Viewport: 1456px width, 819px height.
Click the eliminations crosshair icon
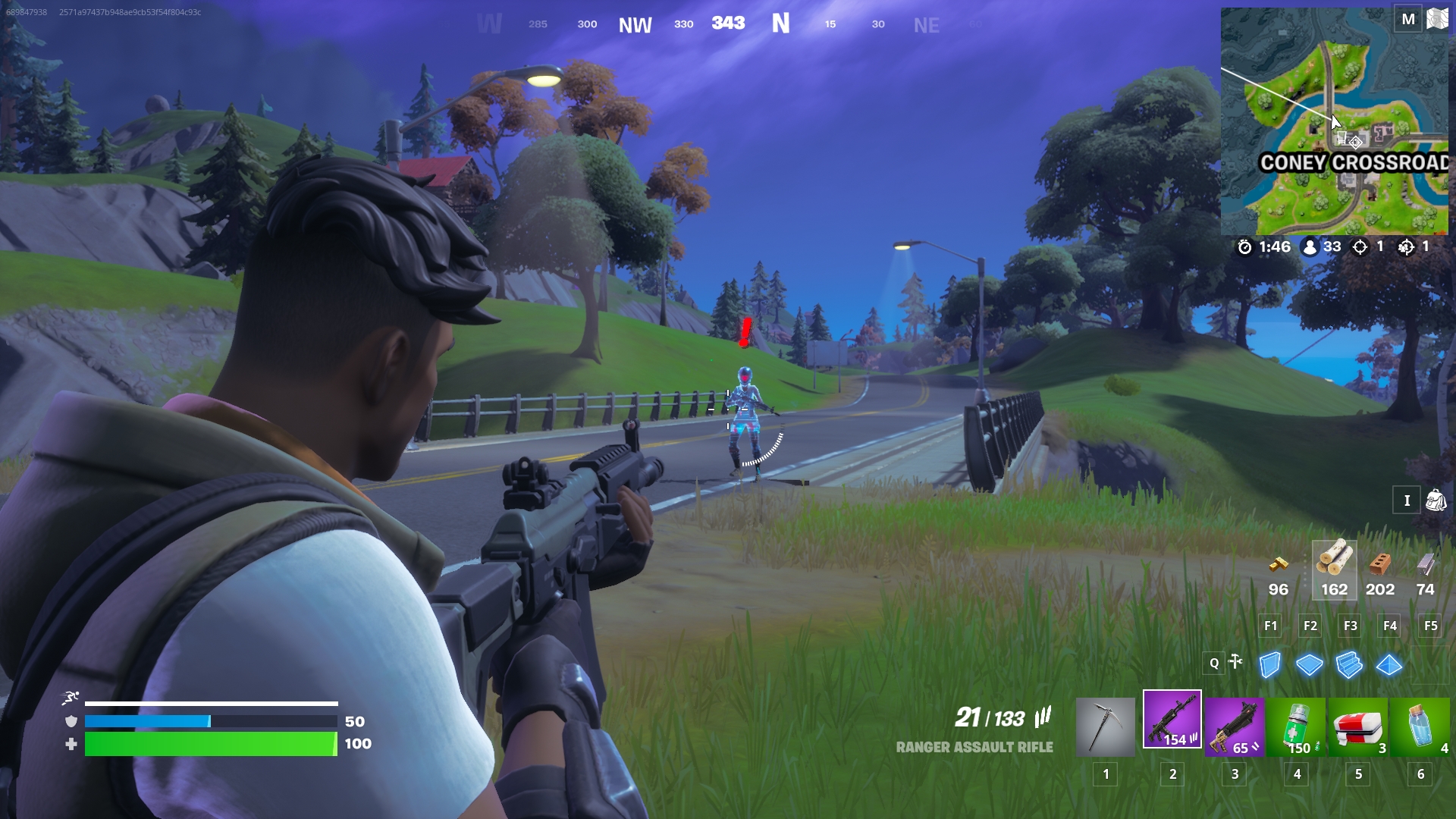1358,246
